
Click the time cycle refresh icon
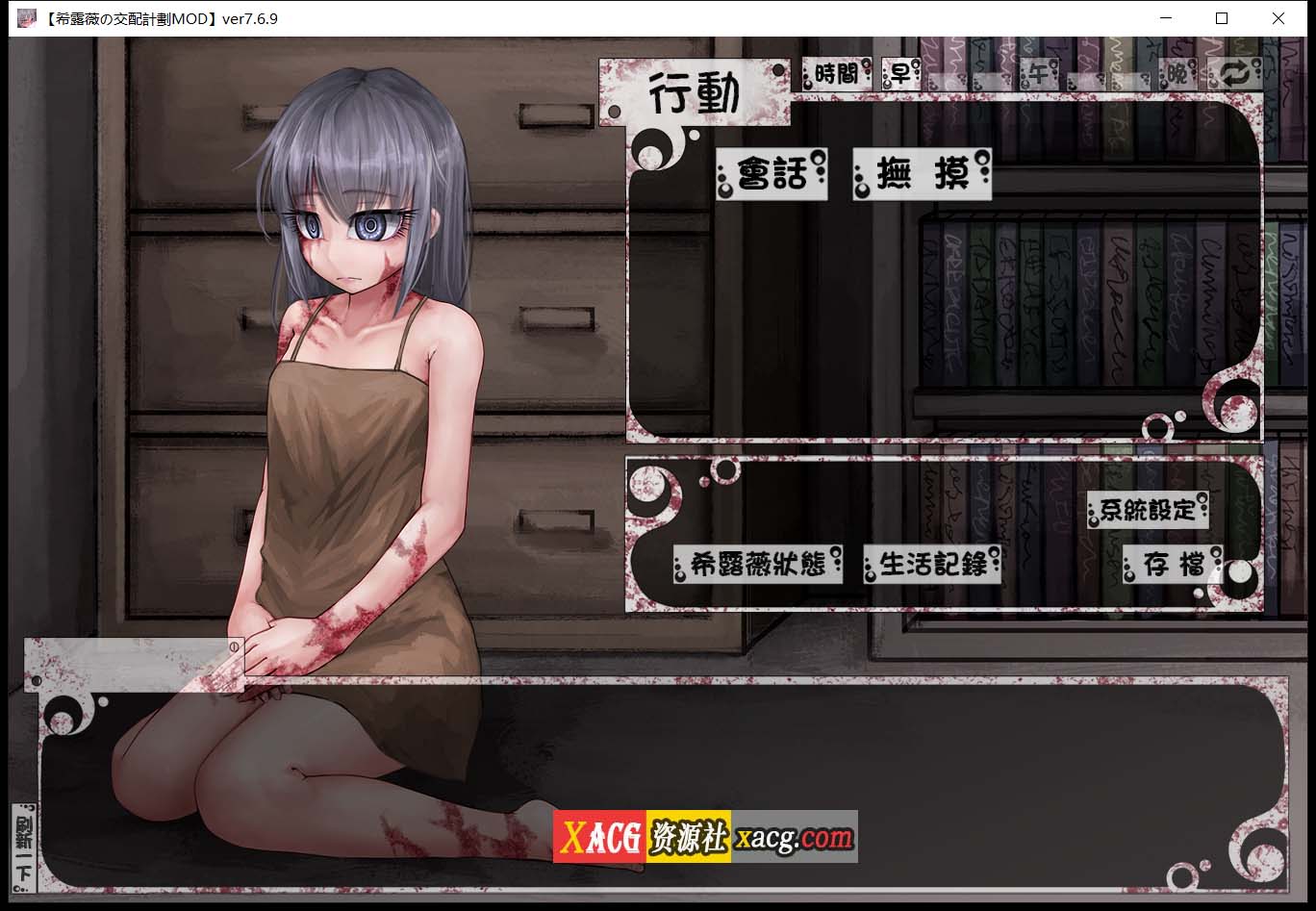pyautogui.click(x=1236, y=73)
